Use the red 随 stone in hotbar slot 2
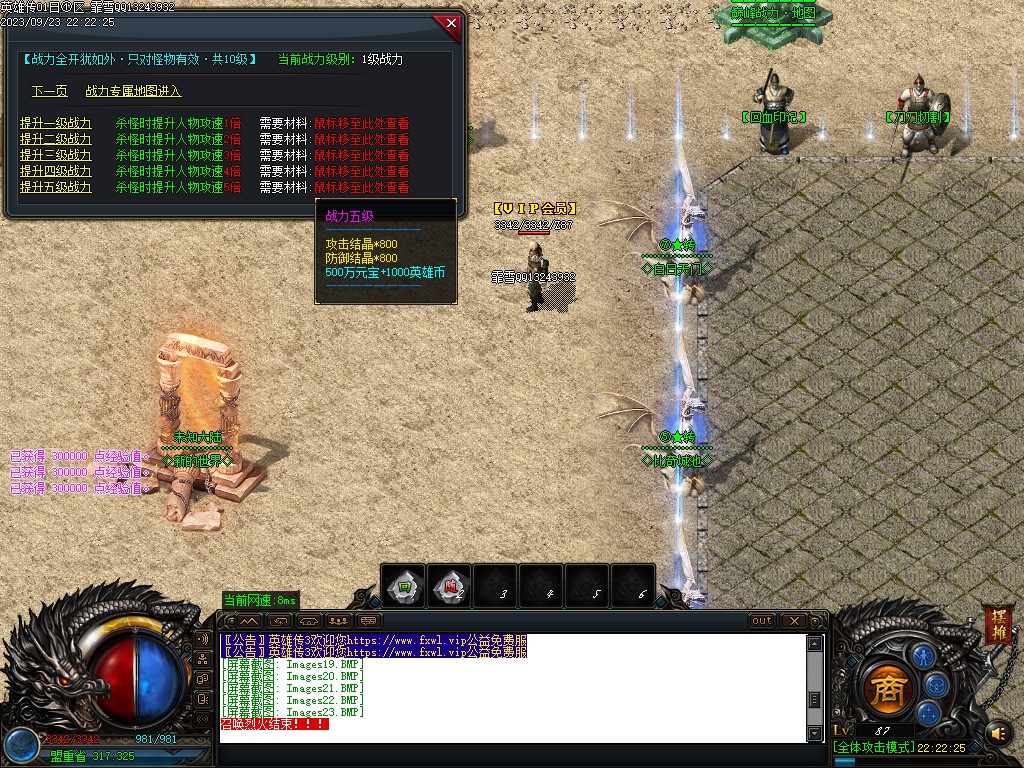Screen dimensions: 1024x768 [450, 586]
